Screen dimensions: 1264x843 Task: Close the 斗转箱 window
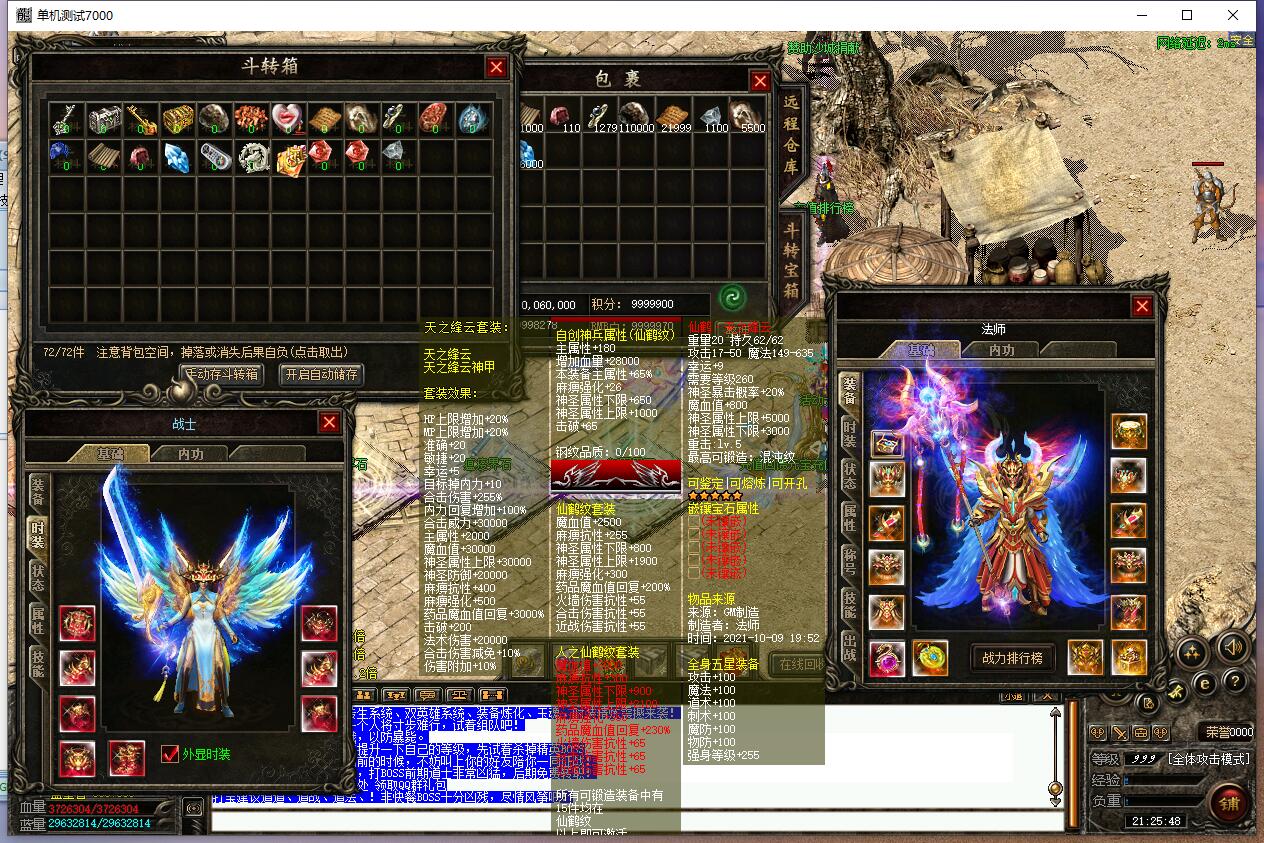tap(496, 67)
